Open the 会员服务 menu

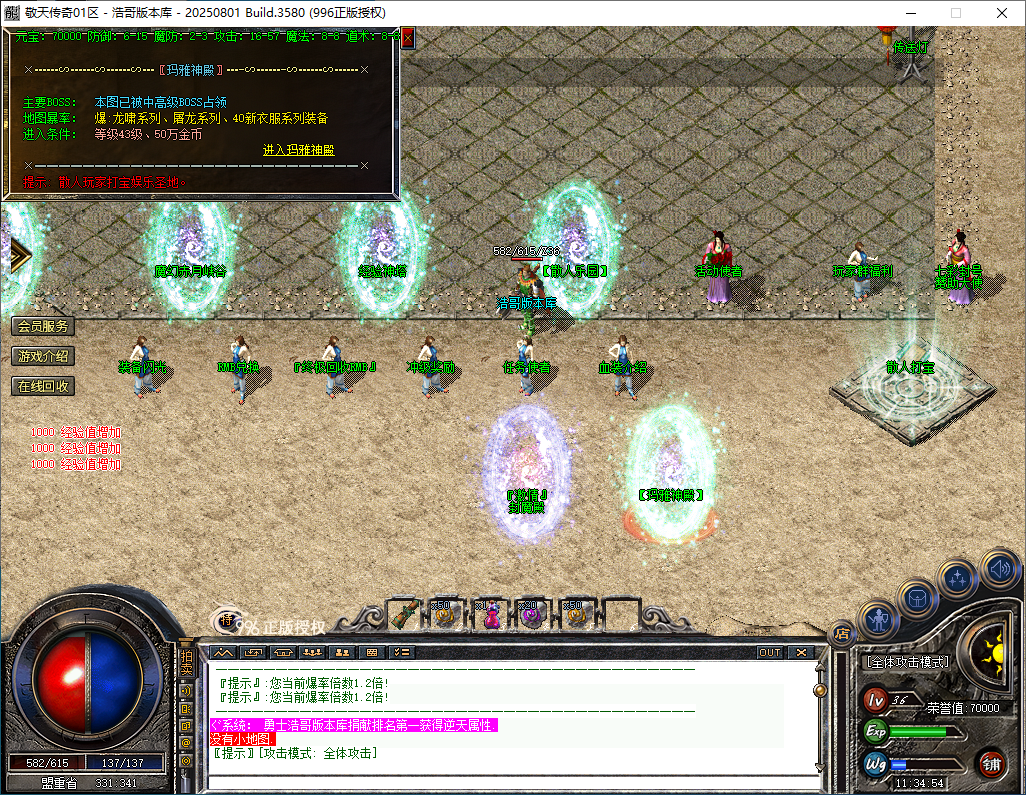point(43,326)
